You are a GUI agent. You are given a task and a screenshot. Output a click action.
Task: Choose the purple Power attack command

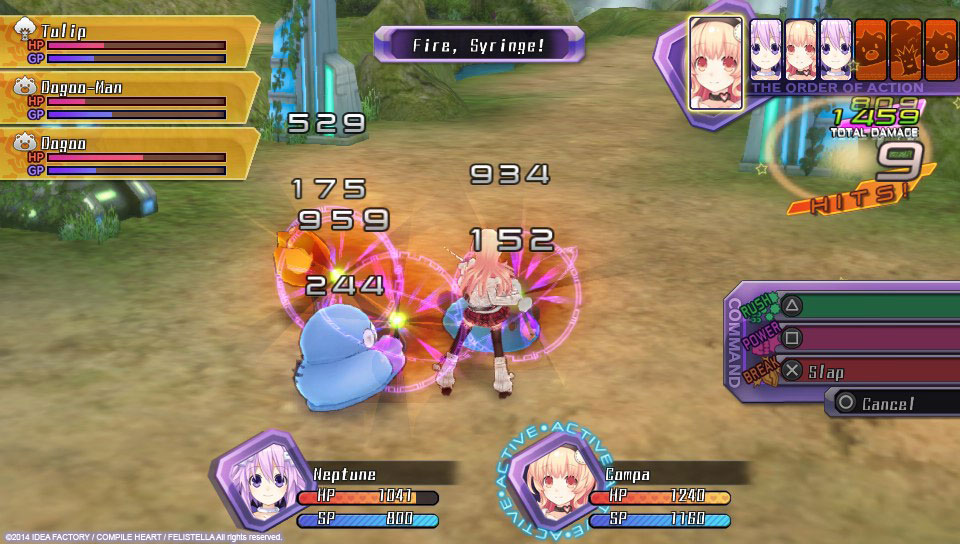click(x=860, y=339)
